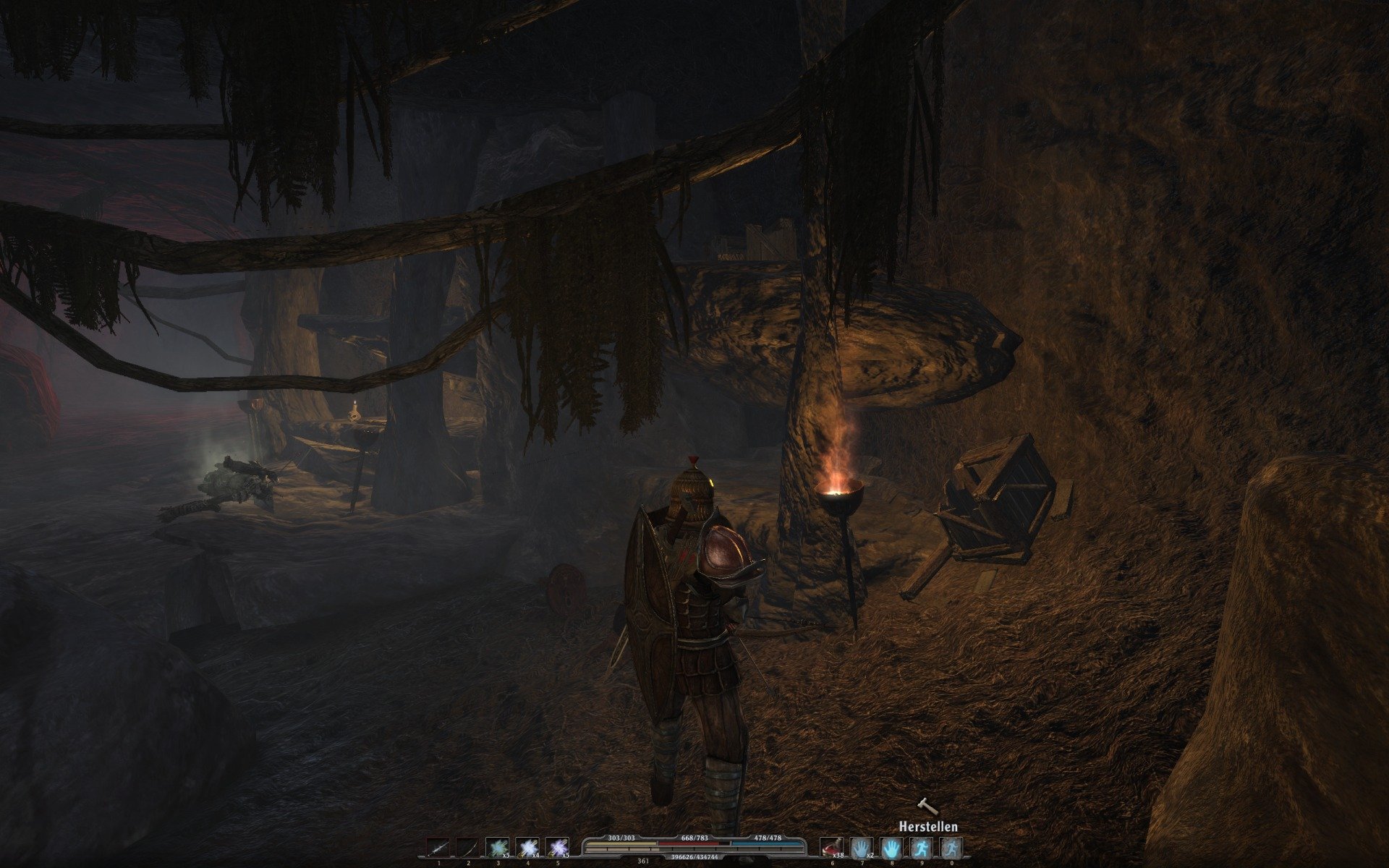This screenshot has width=1389, height=868.
Task: Drink the red health potion in slot 6
Action: tap(832, 848)
